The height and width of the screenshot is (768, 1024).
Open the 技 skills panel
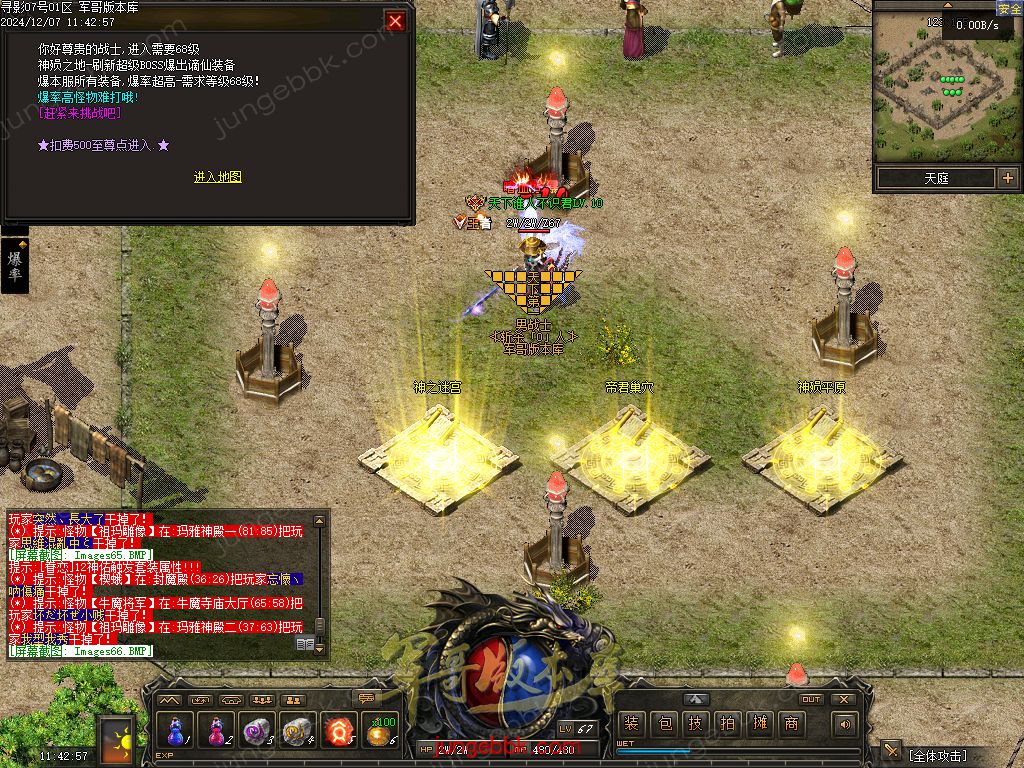click(x=695, y=725)
